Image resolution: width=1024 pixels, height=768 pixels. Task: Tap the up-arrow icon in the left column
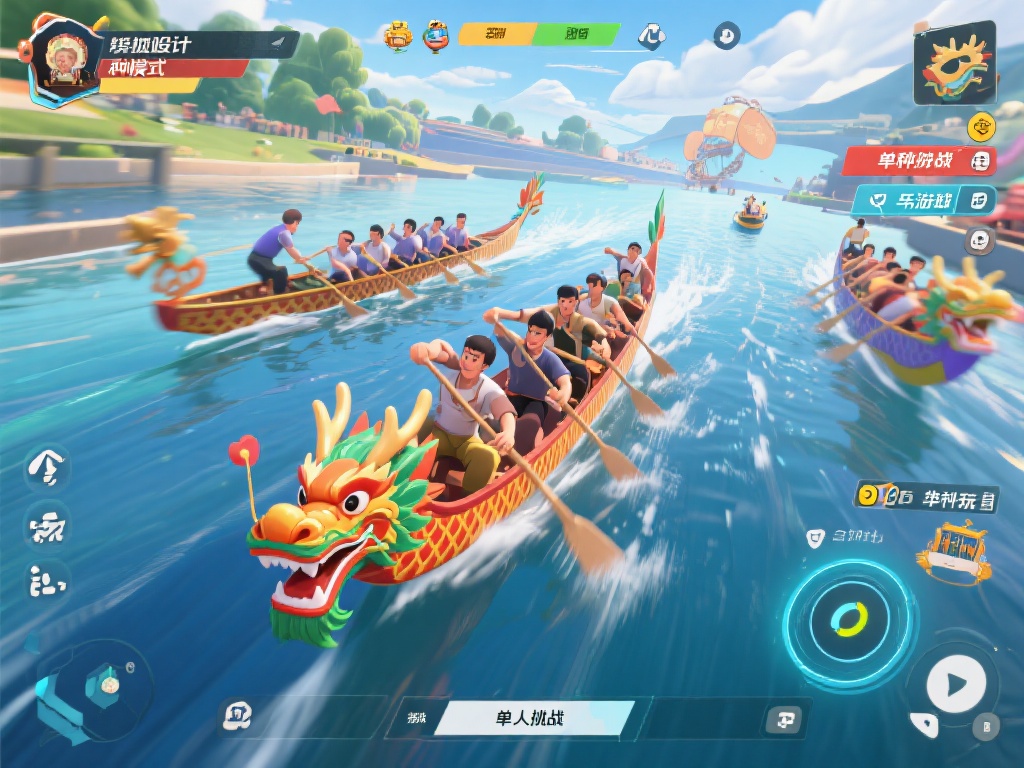(x=47, y=467)
